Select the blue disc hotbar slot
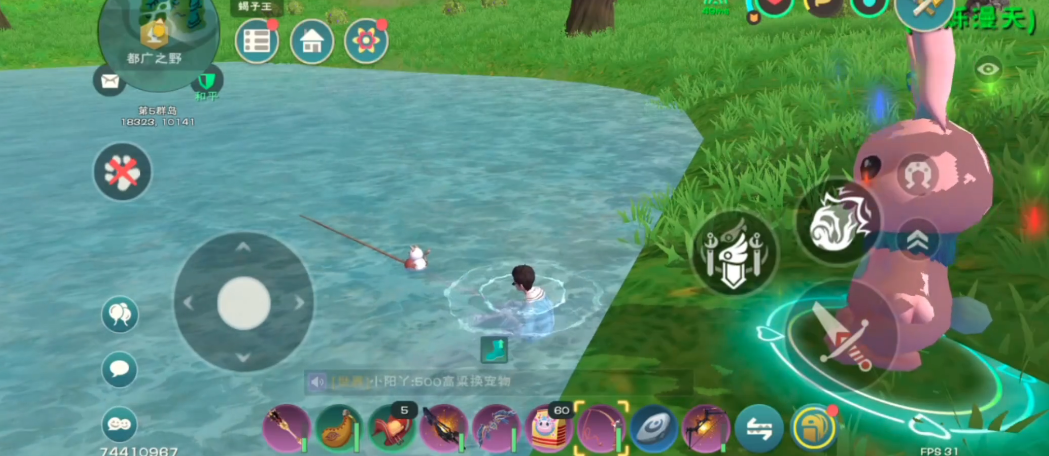1049x456 pixels. [654, 428]
